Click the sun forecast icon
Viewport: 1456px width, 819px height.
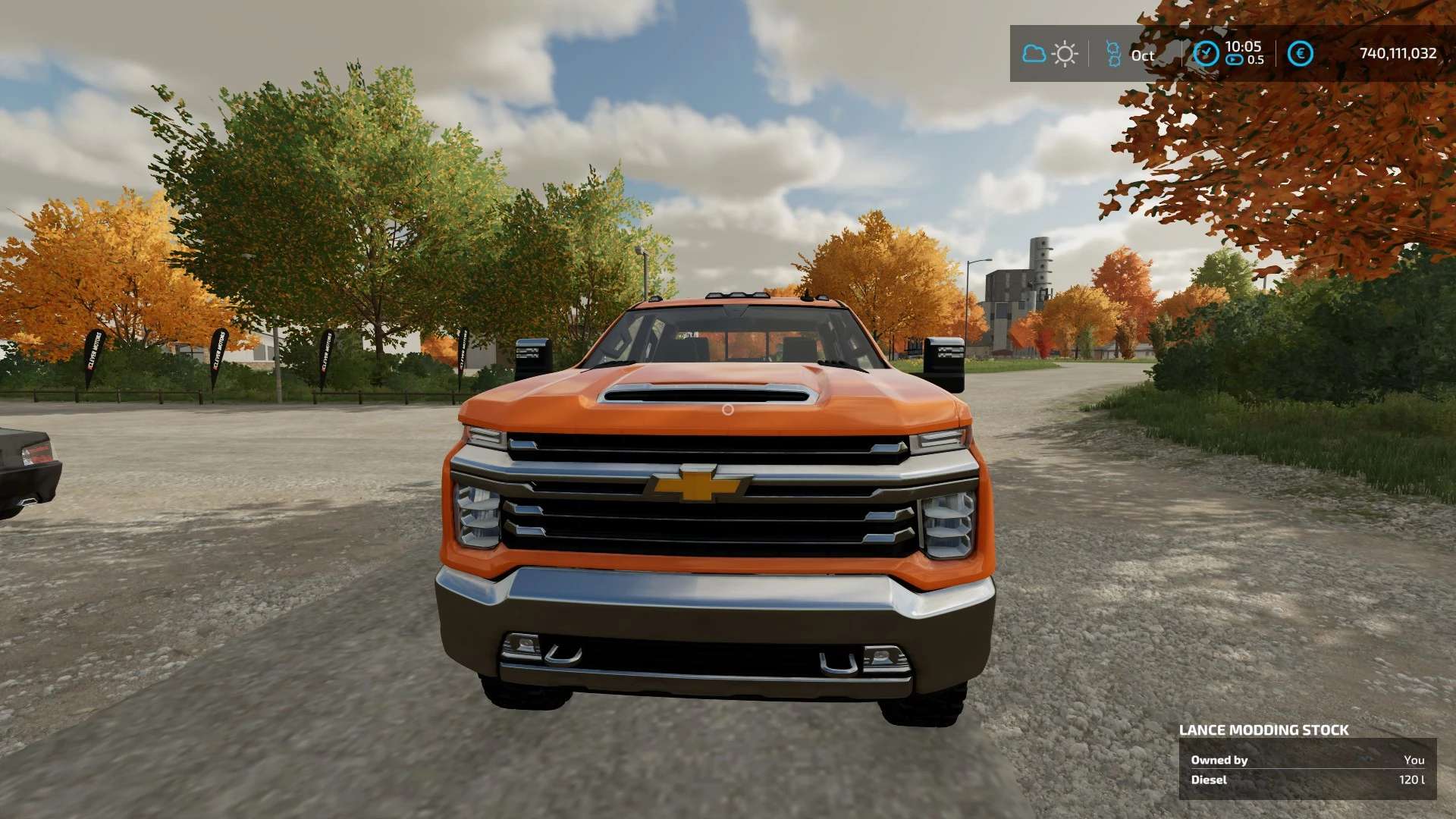[1065, 54]
